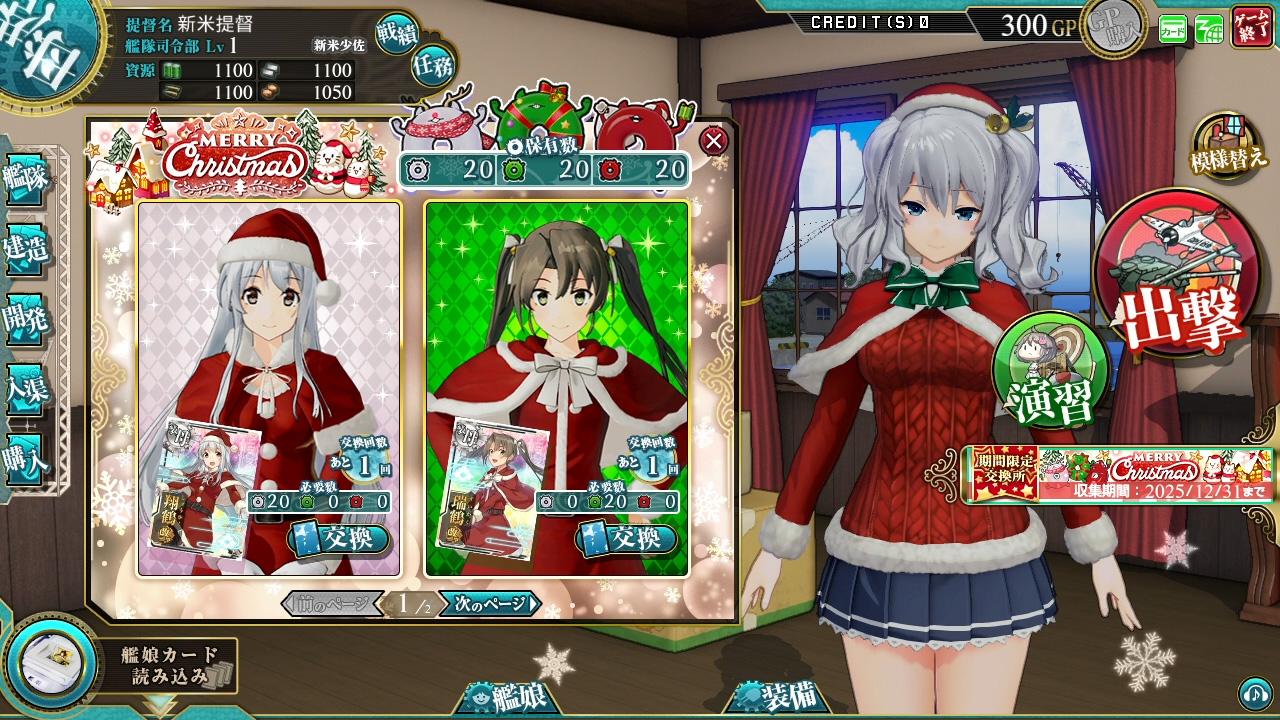Read in a 艦娘カード ship card
This screenshot has height=720, width=1280.
pos(120,665)
